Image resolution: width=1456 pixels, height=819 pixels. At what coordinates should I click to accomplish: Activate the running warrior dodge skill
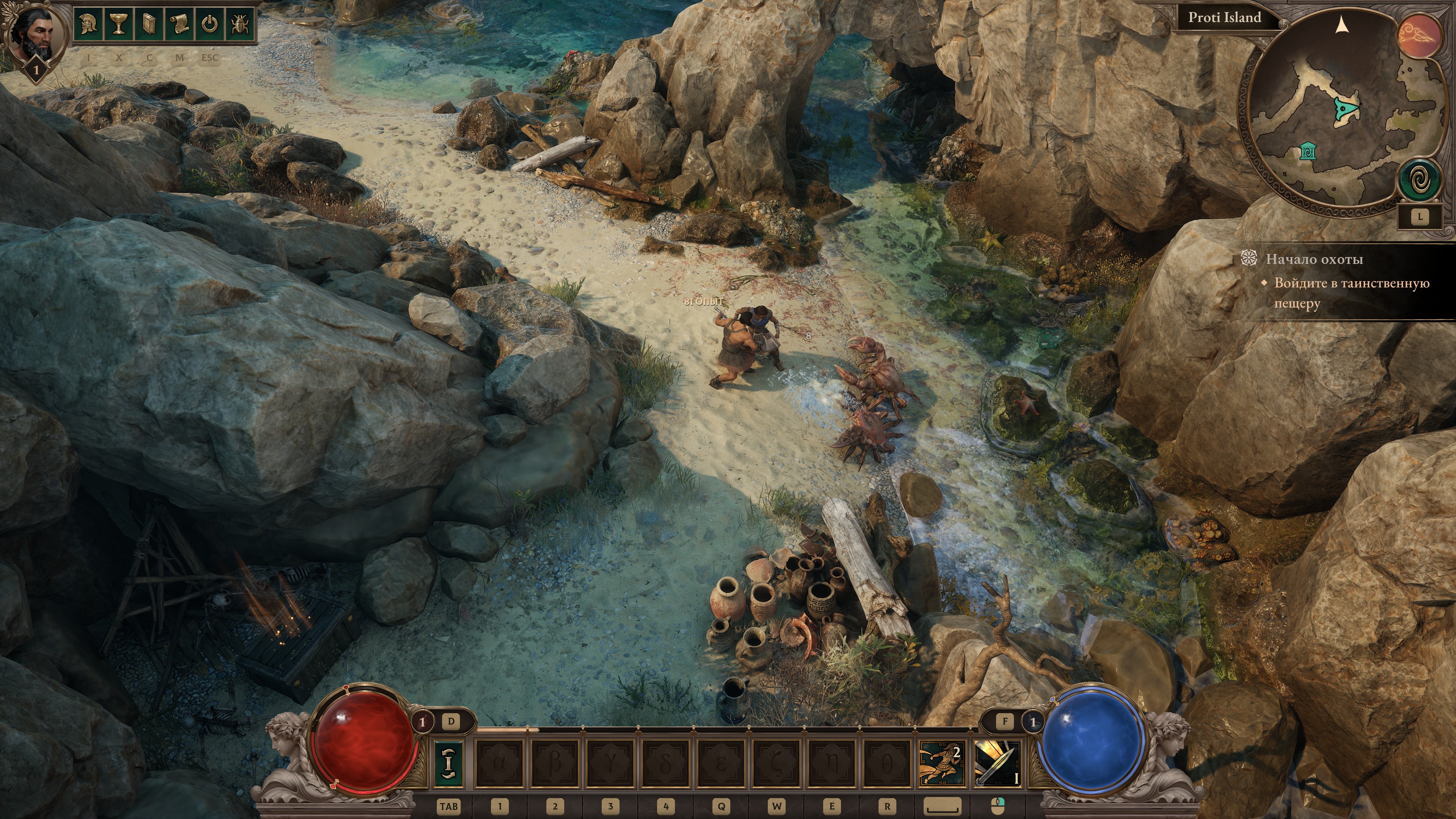940,764
